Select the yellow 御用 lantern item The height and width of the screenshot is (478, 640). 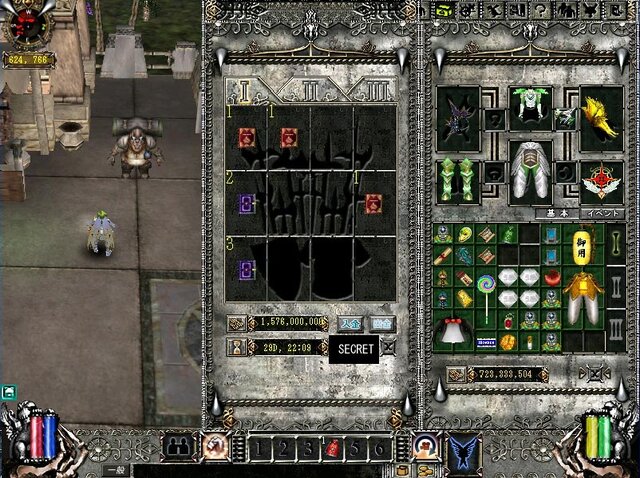[581, 243]
